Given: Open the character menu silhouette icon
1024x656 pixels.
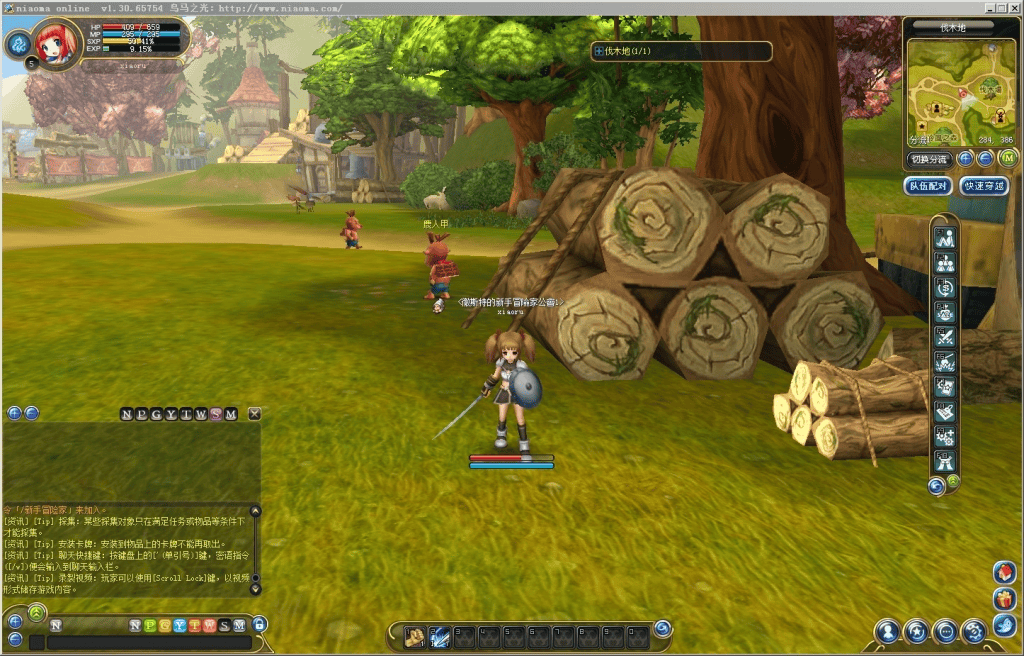Looking at the screenshot, I should click(887, 631).
